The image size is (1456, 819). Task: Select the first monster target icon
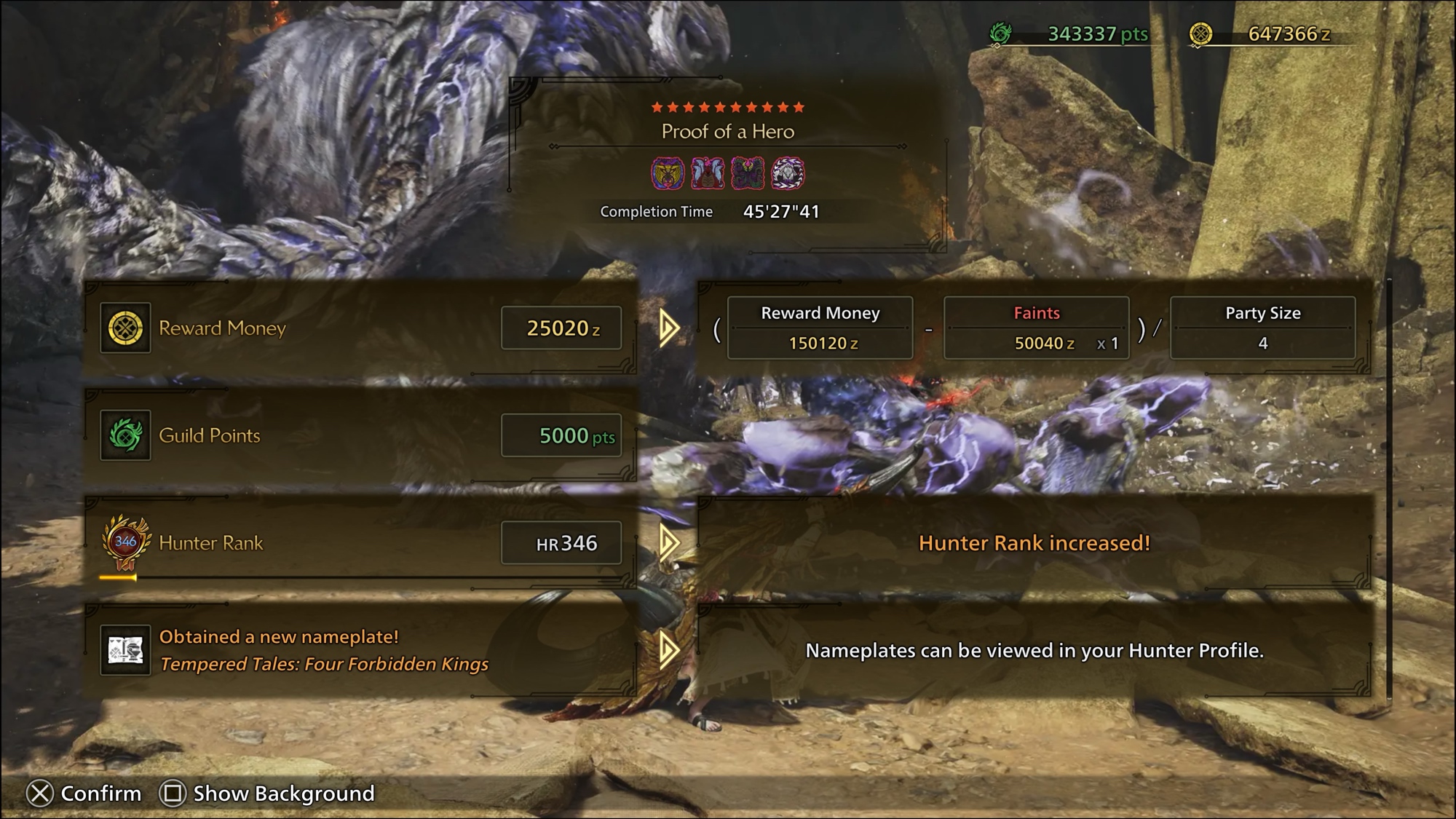pos(668,173)
